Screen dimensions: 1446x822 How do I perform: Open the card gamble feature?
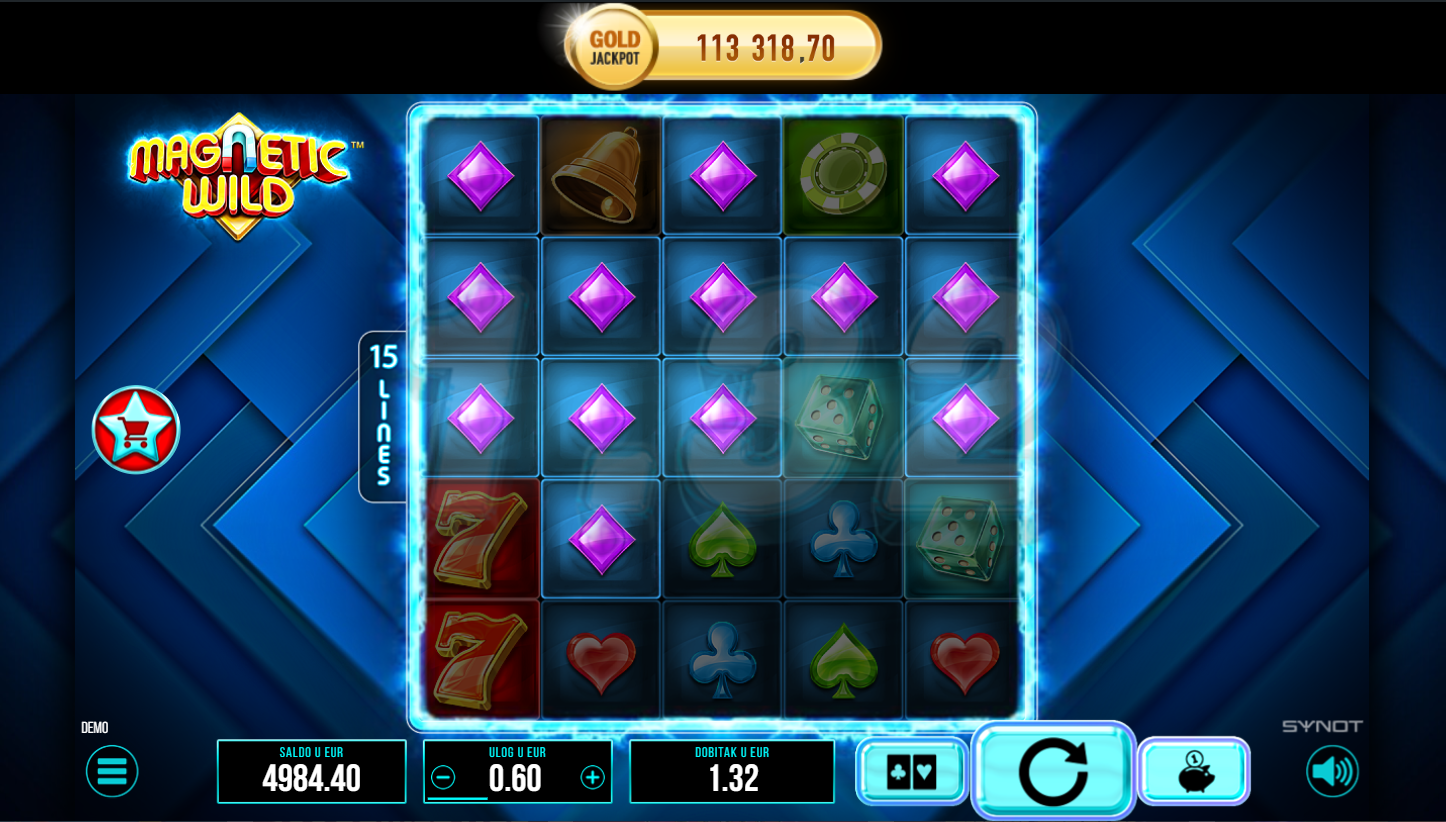[x=912, y=771]
